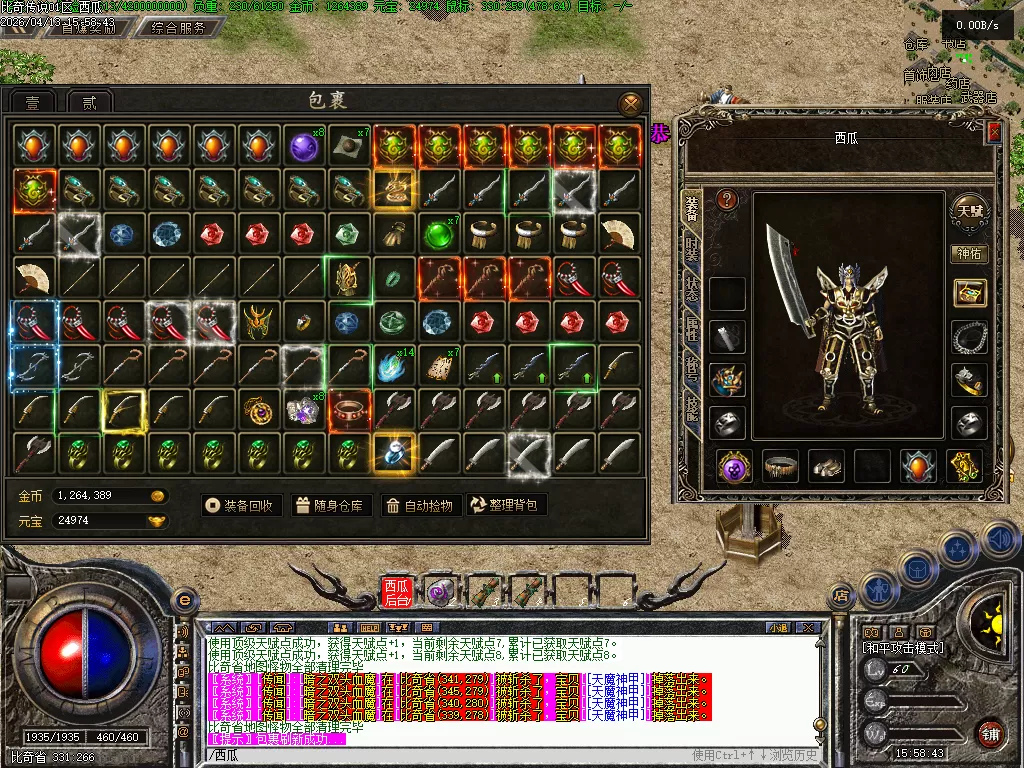
Task: Switch to bag page 贰
Action: click(89, 102)
